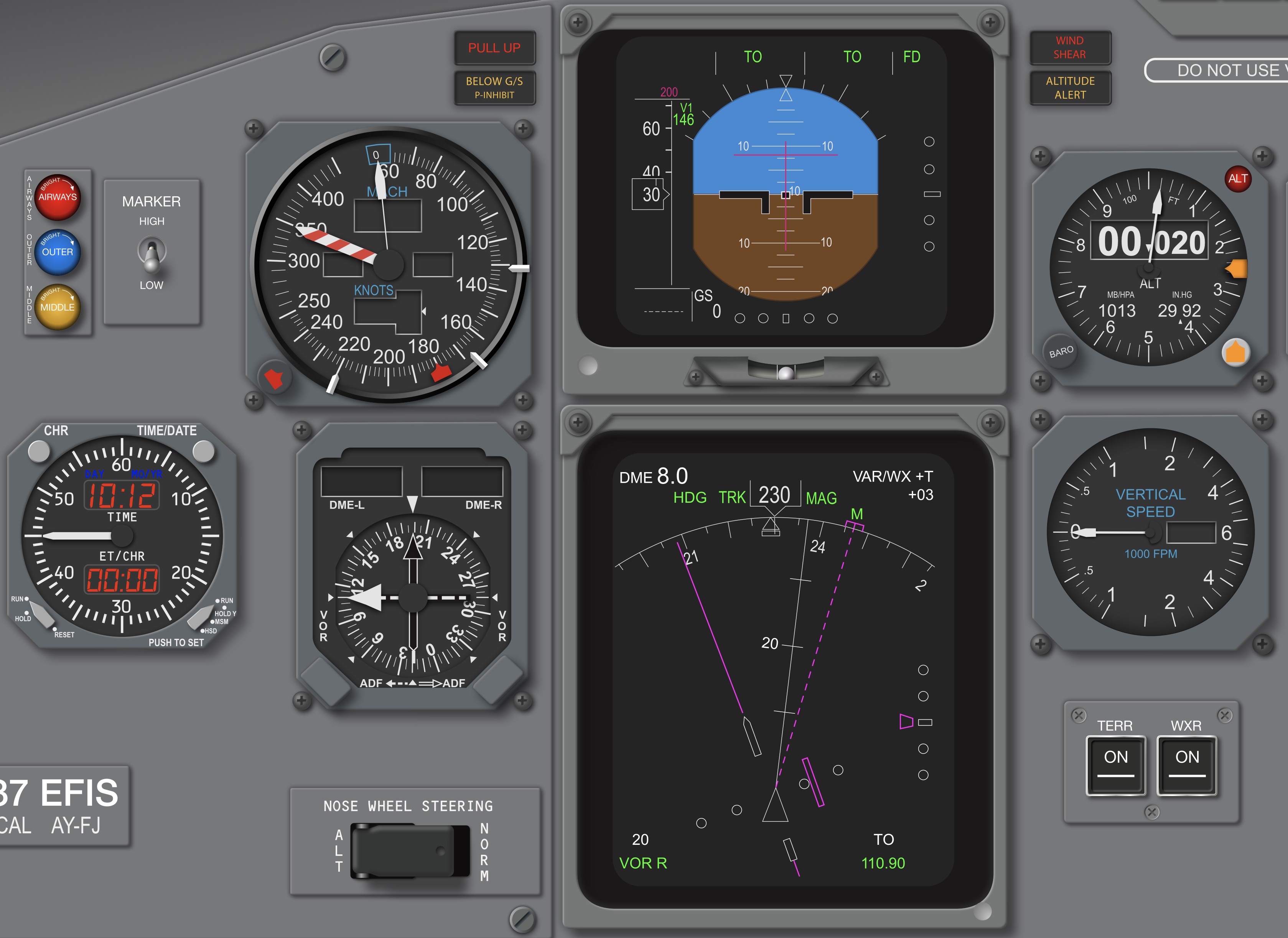This screenshot has height=938, width=1288.
Task: Click the WIND SHEAR warning light
Action: [x=1070, y=48]
